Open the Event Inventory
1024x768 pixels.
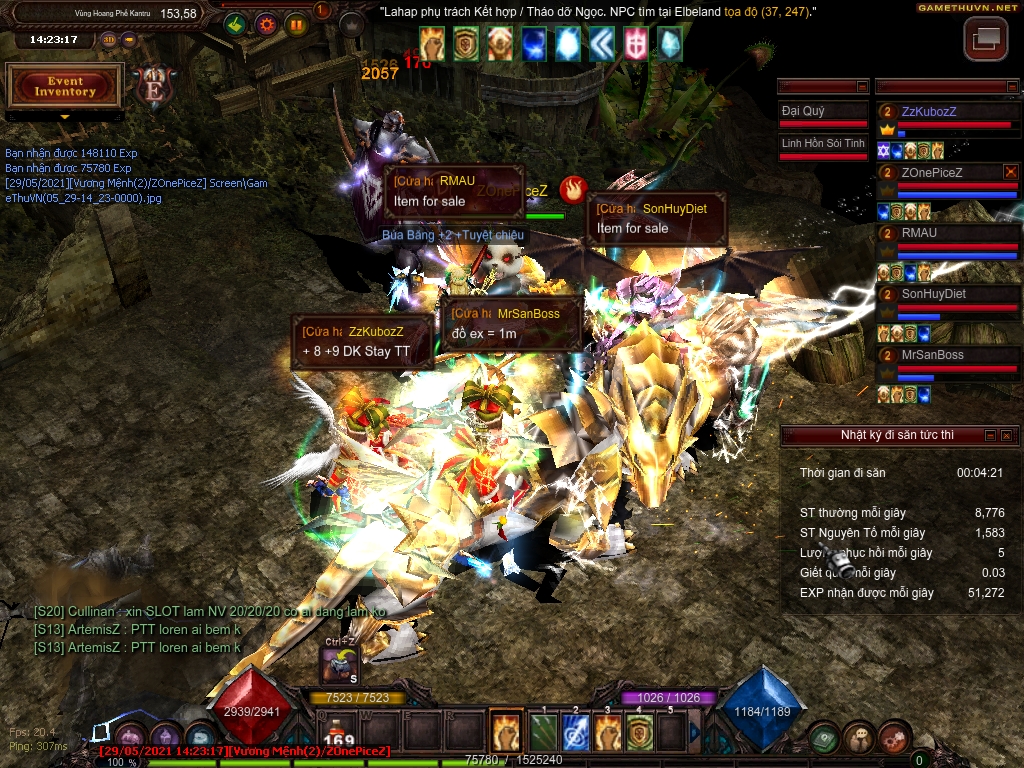65,87
